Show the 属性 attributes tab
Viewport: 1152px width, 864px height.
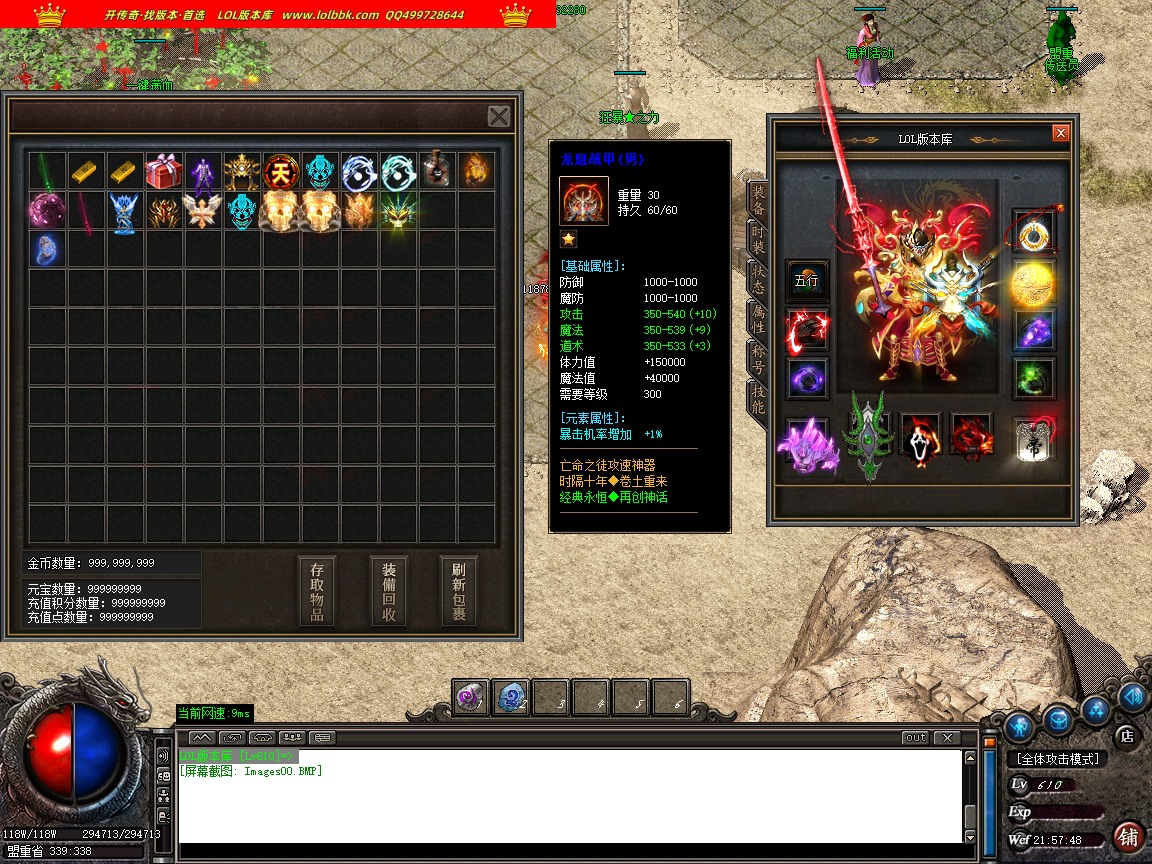[x=759, y=318]
